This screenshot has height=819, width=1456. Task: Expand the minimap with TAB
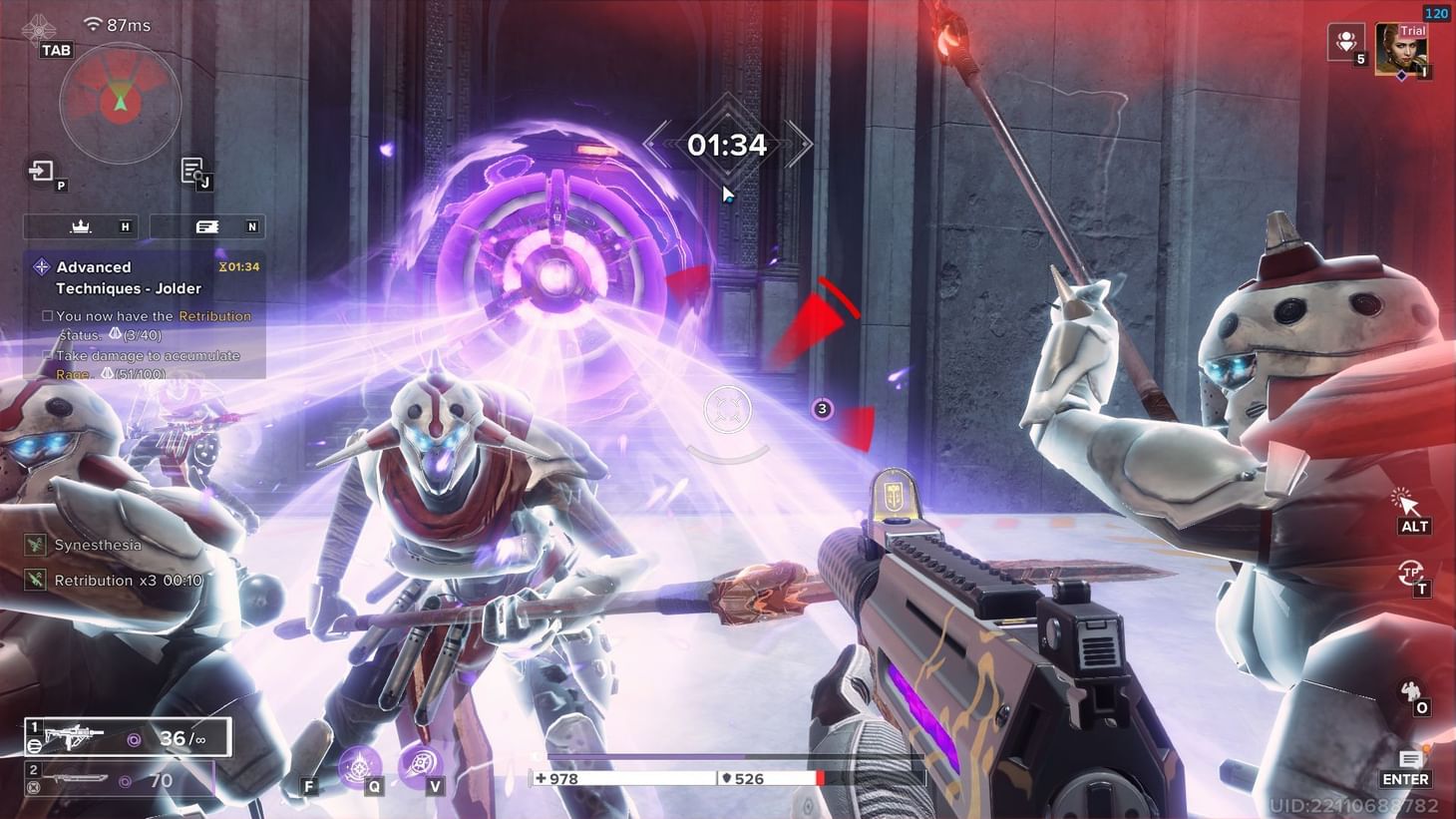(56, 49)
